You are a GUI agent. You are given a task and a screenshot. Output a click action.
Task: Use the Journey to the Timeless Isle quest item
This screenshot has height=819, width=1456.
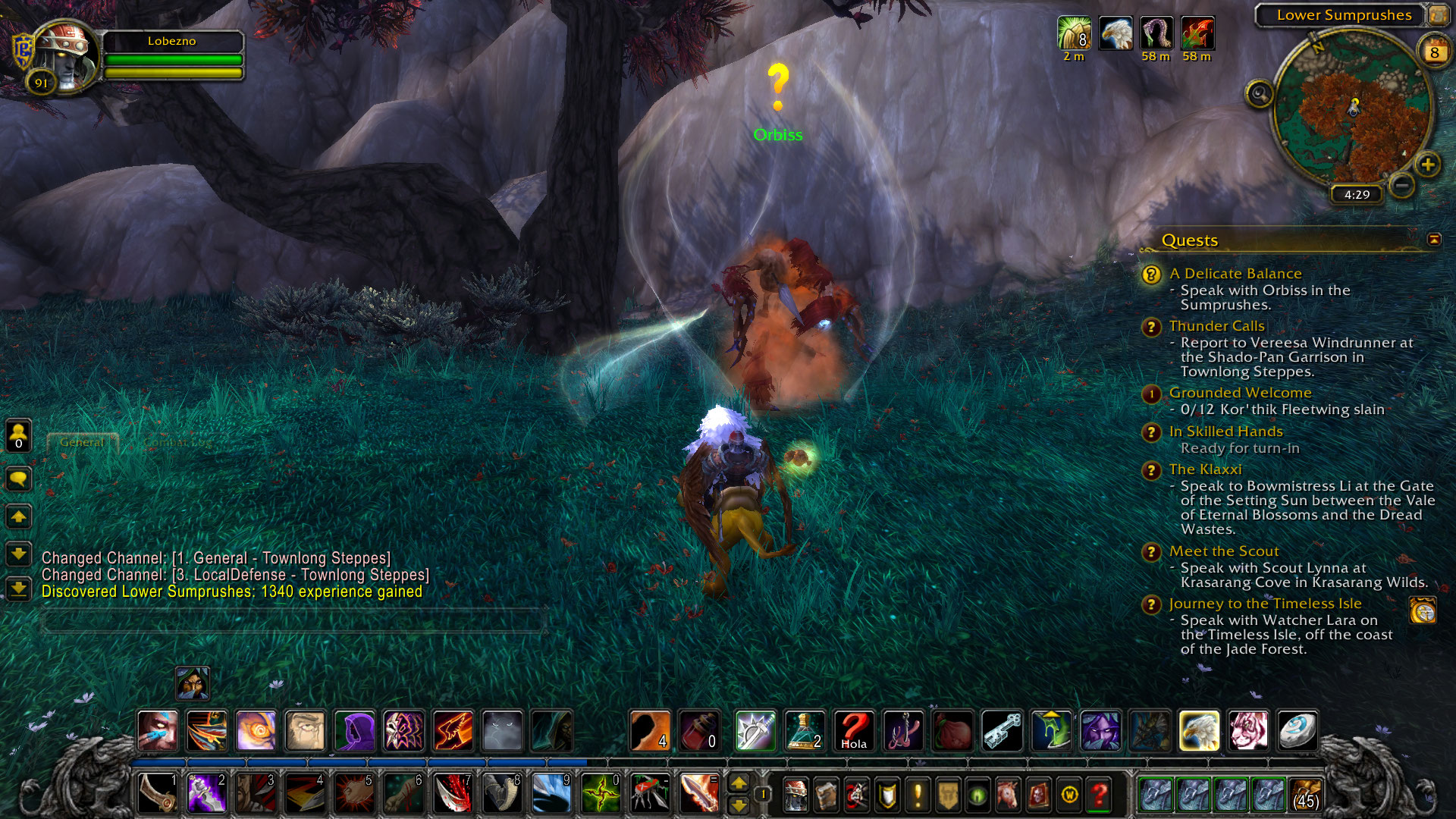1423,610
